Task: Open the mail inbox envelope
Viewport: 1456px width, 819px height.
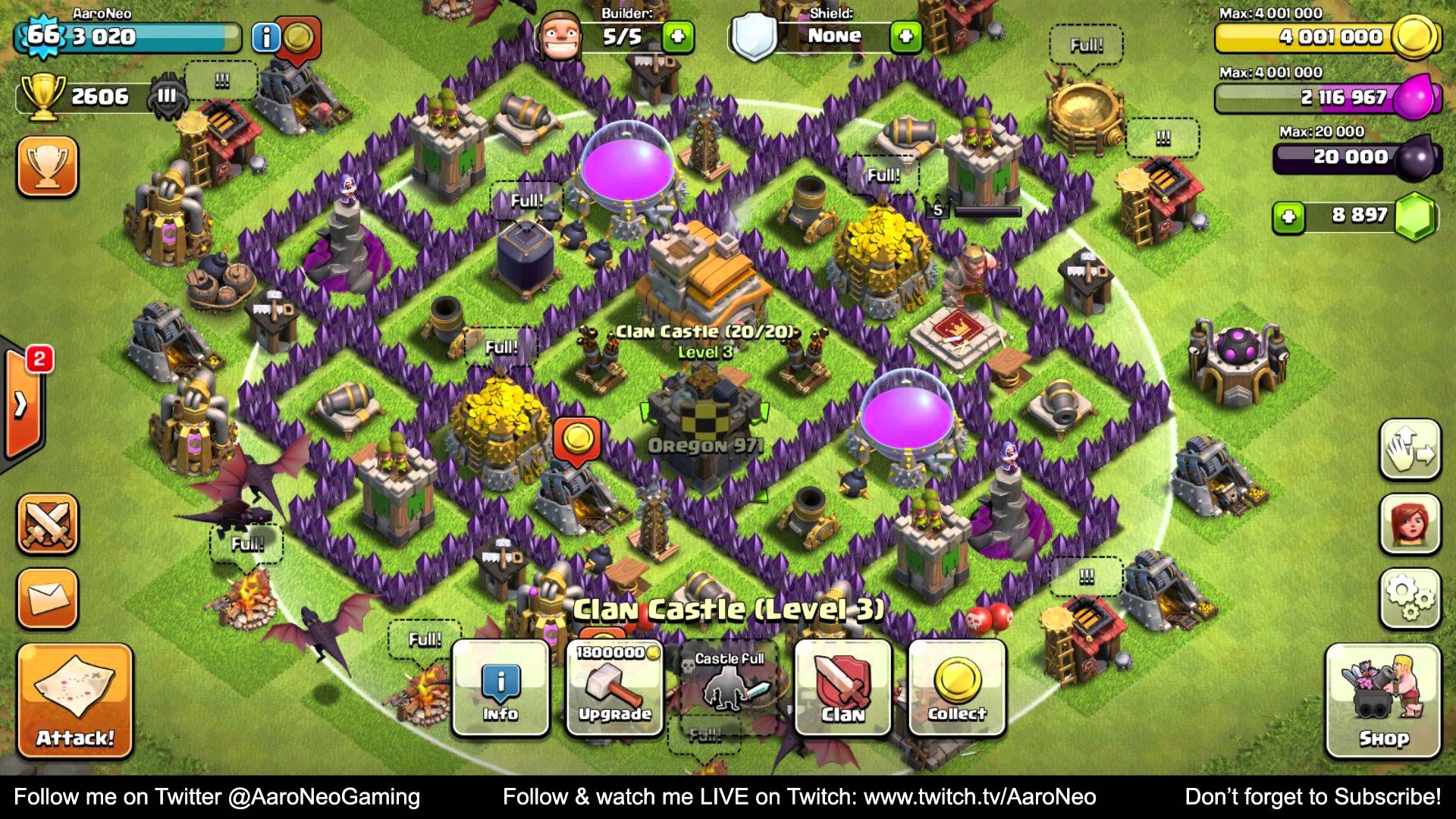Action: pos(47,598)
